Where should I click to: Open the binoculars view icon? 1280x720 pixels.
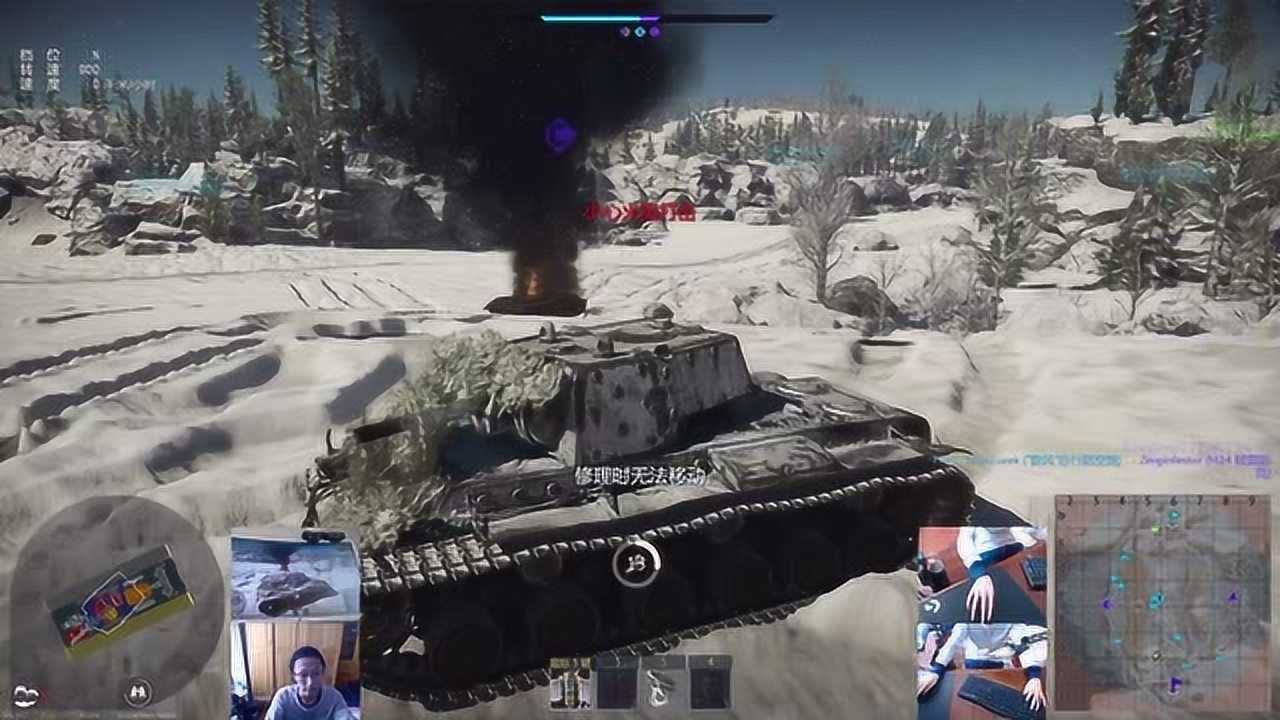pos(137,690)
